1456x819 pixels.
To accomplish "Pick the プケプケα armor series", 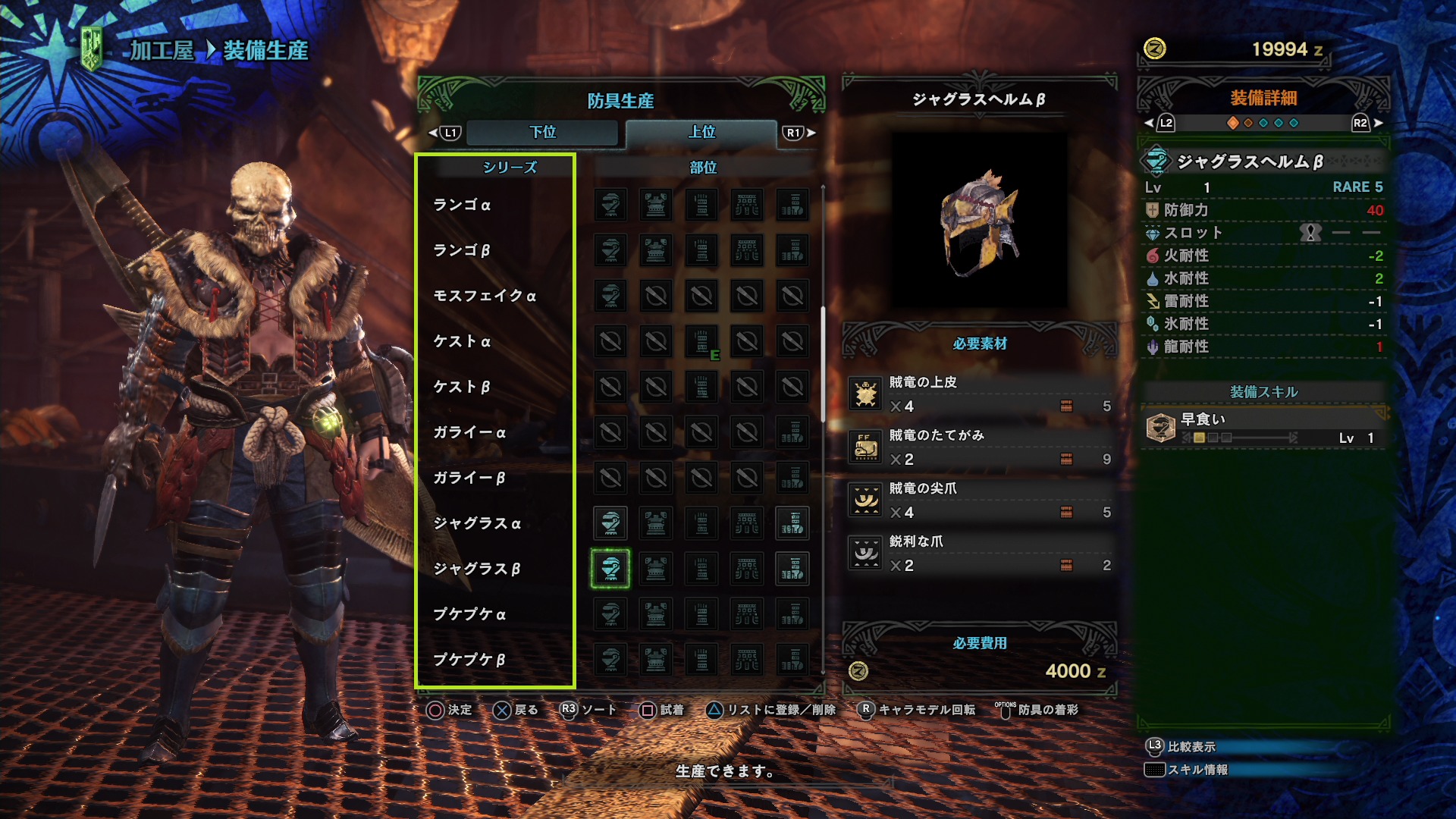I will click(469, 614).
